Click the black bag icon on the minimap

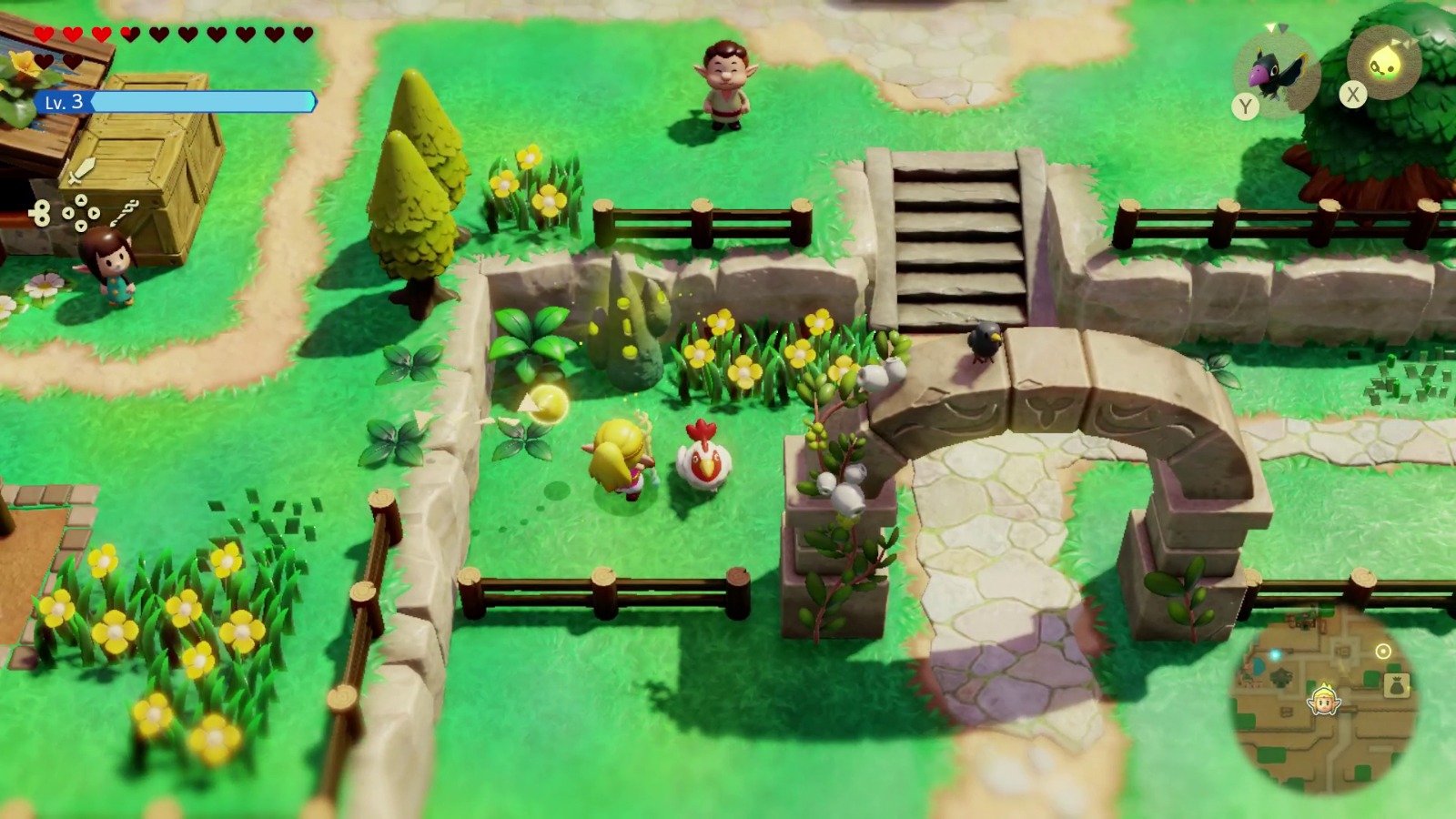(1398, 684)
